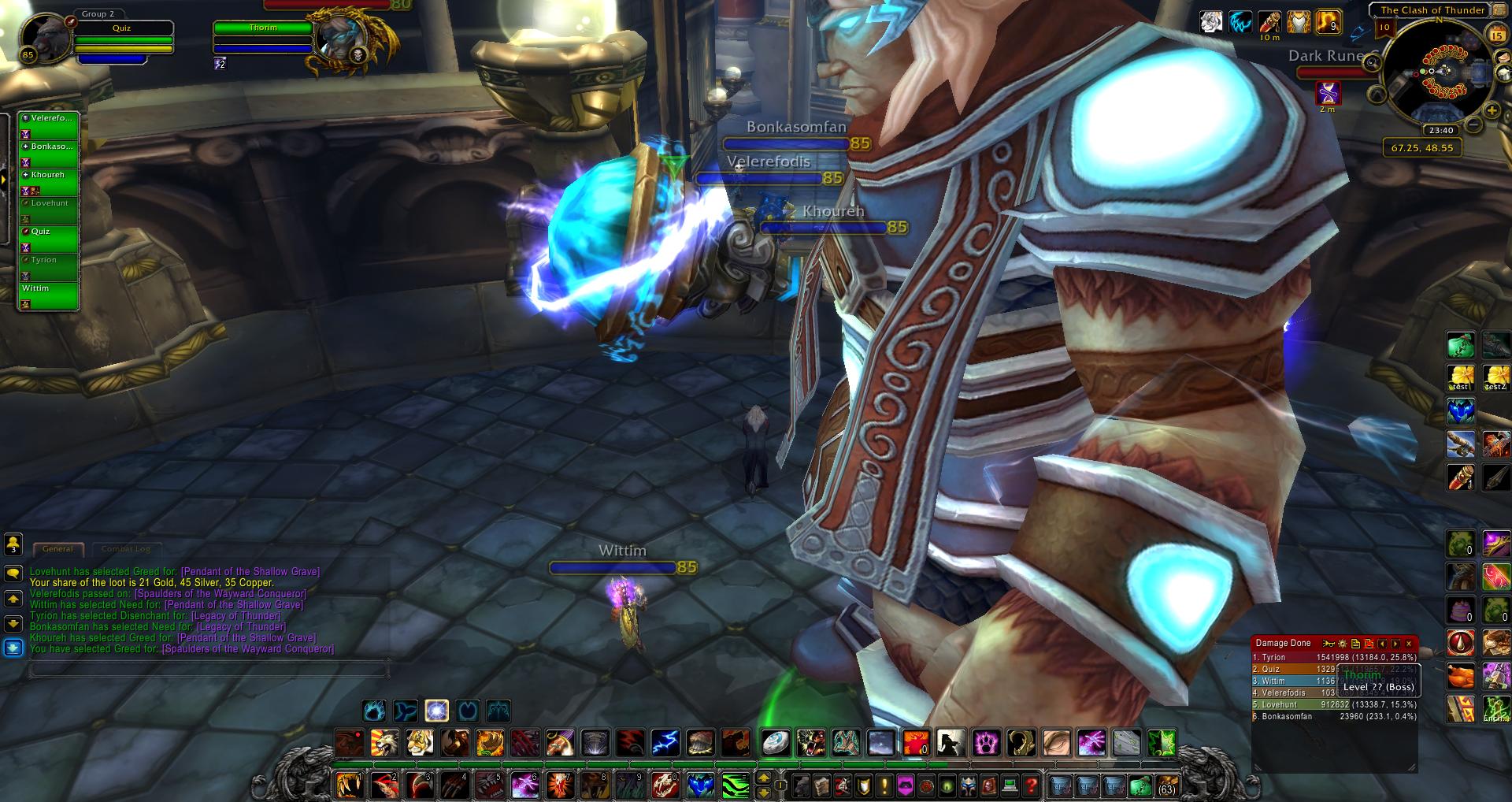The width and height of the screenshot is (1512, 802).
Task: Open the backpack showing 63 free slots
Action: (1165, 785)
